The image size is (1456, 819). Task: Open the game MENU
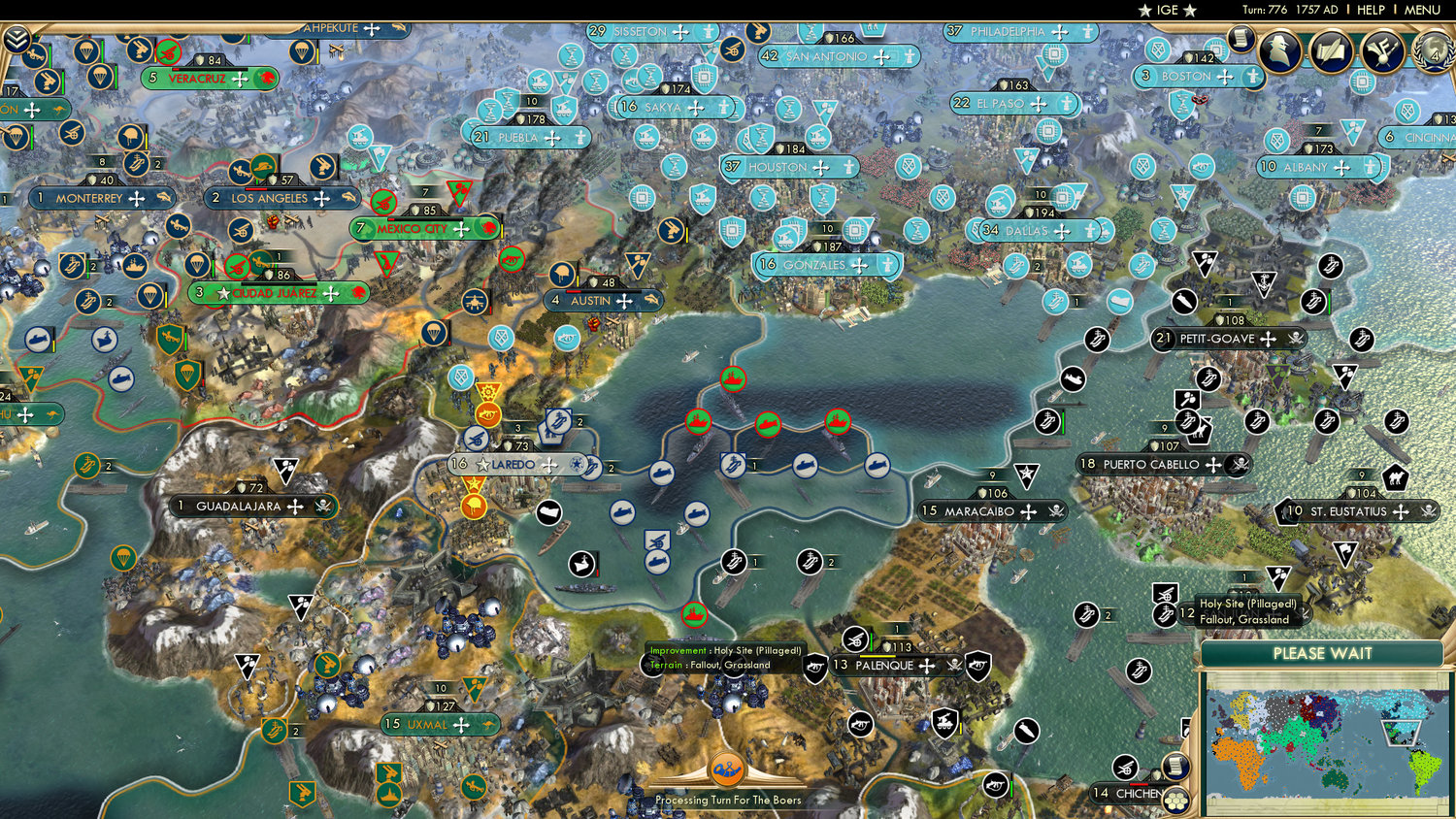(x=1421, y=10)
